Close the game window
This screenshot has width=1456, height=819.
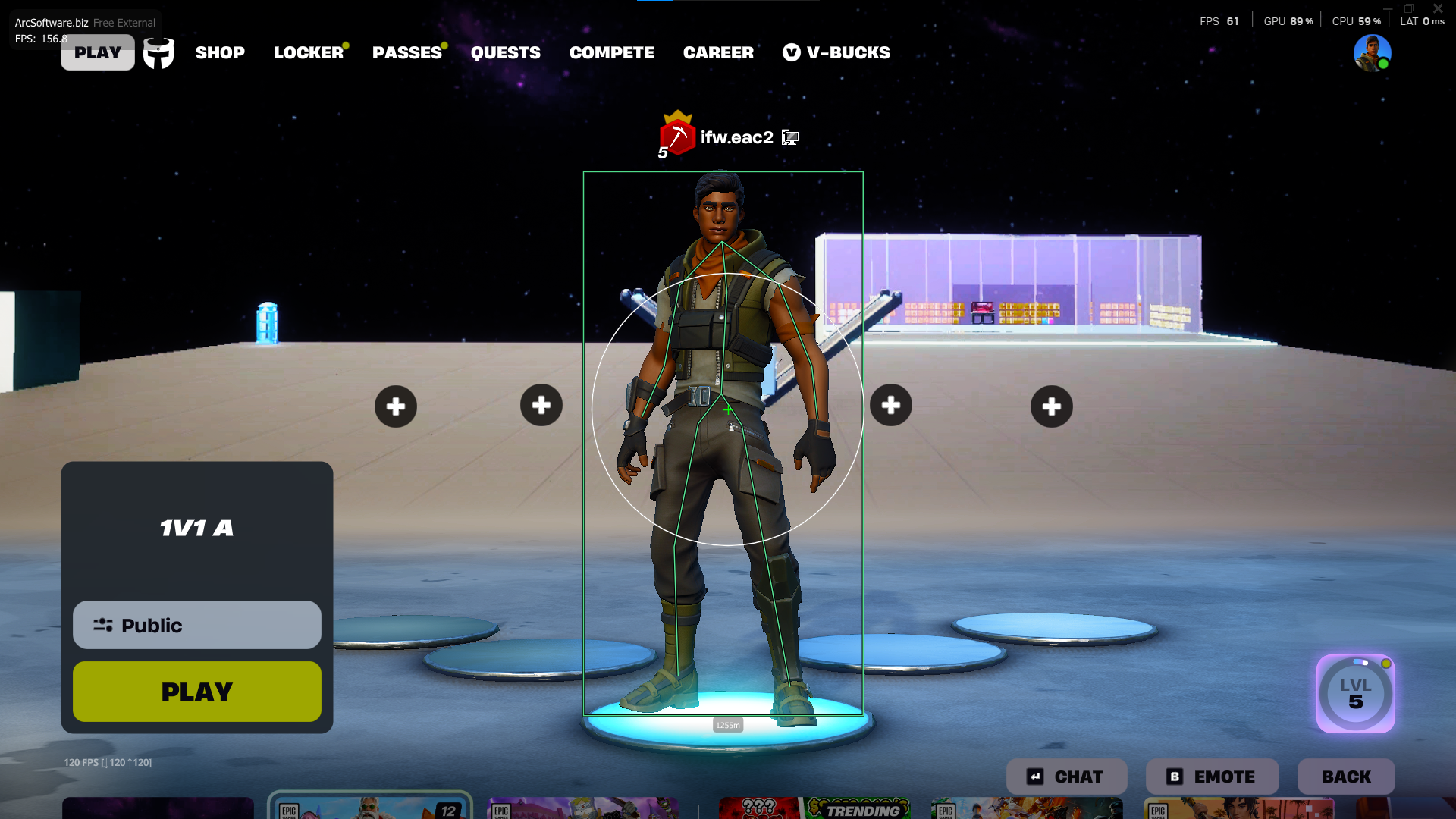[x=1438, y=8]
